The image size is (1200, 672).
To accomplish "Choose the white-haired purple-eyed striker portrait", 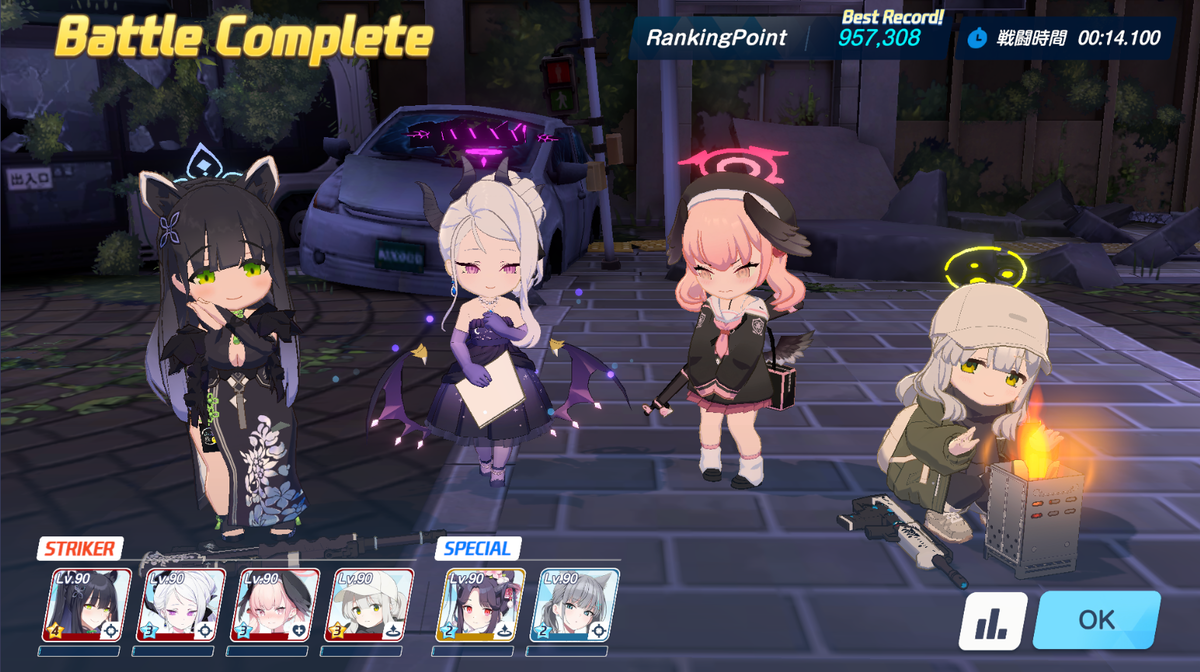I will [181, 605].
